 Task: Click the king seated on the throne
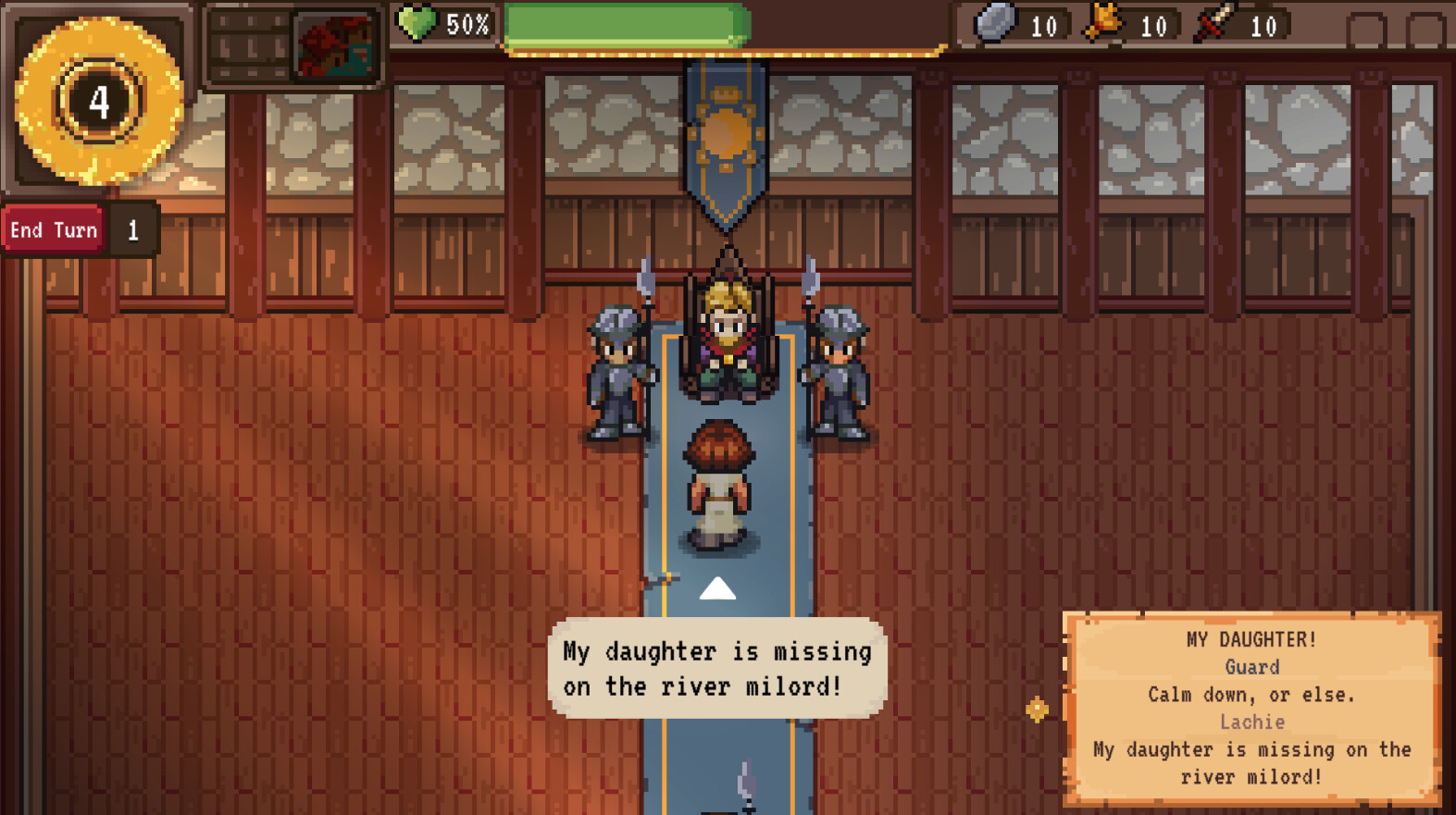coord(726,333)
